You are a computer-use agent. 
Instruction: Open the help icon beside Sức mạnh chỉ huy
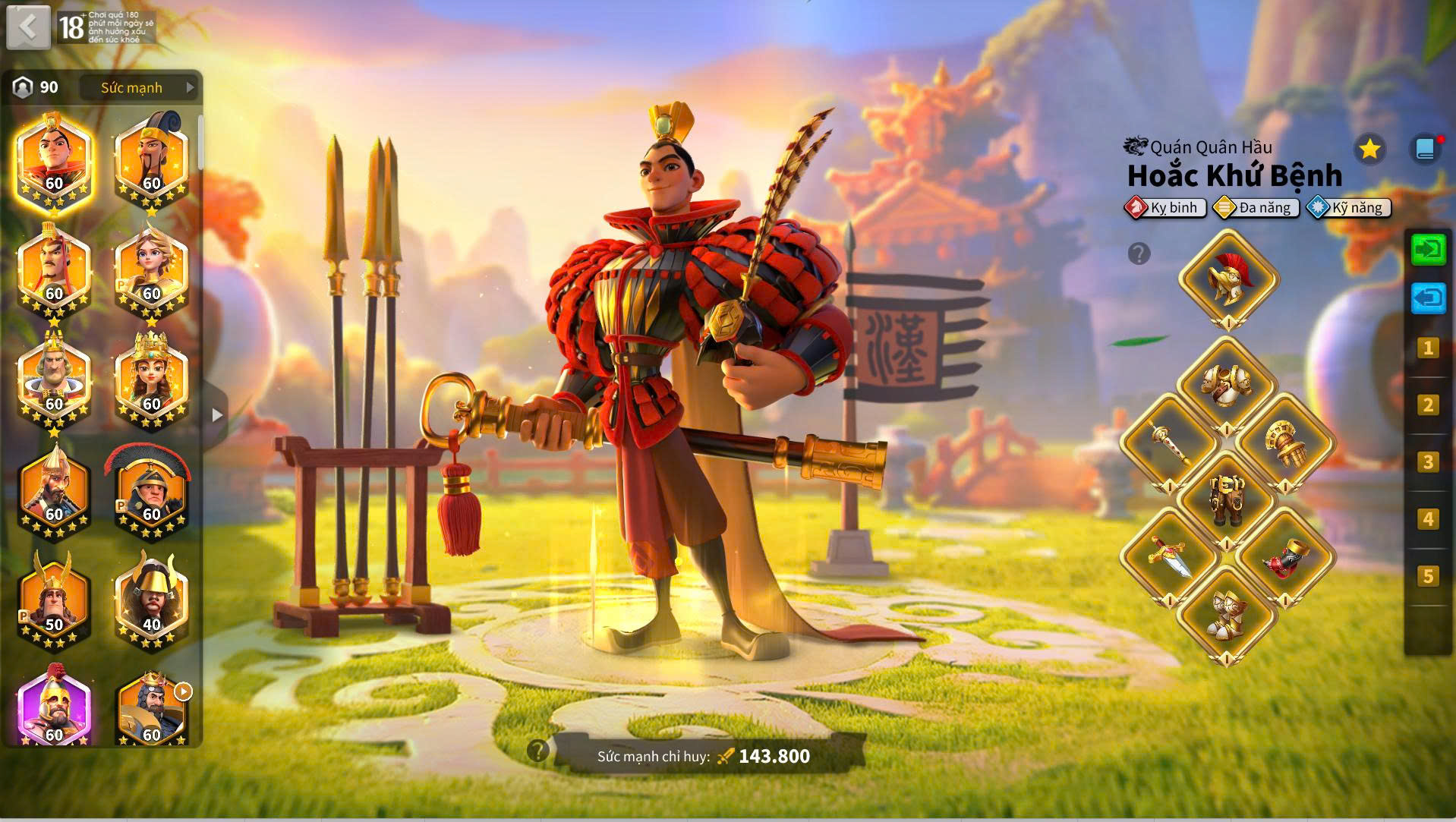click(537, 751)
